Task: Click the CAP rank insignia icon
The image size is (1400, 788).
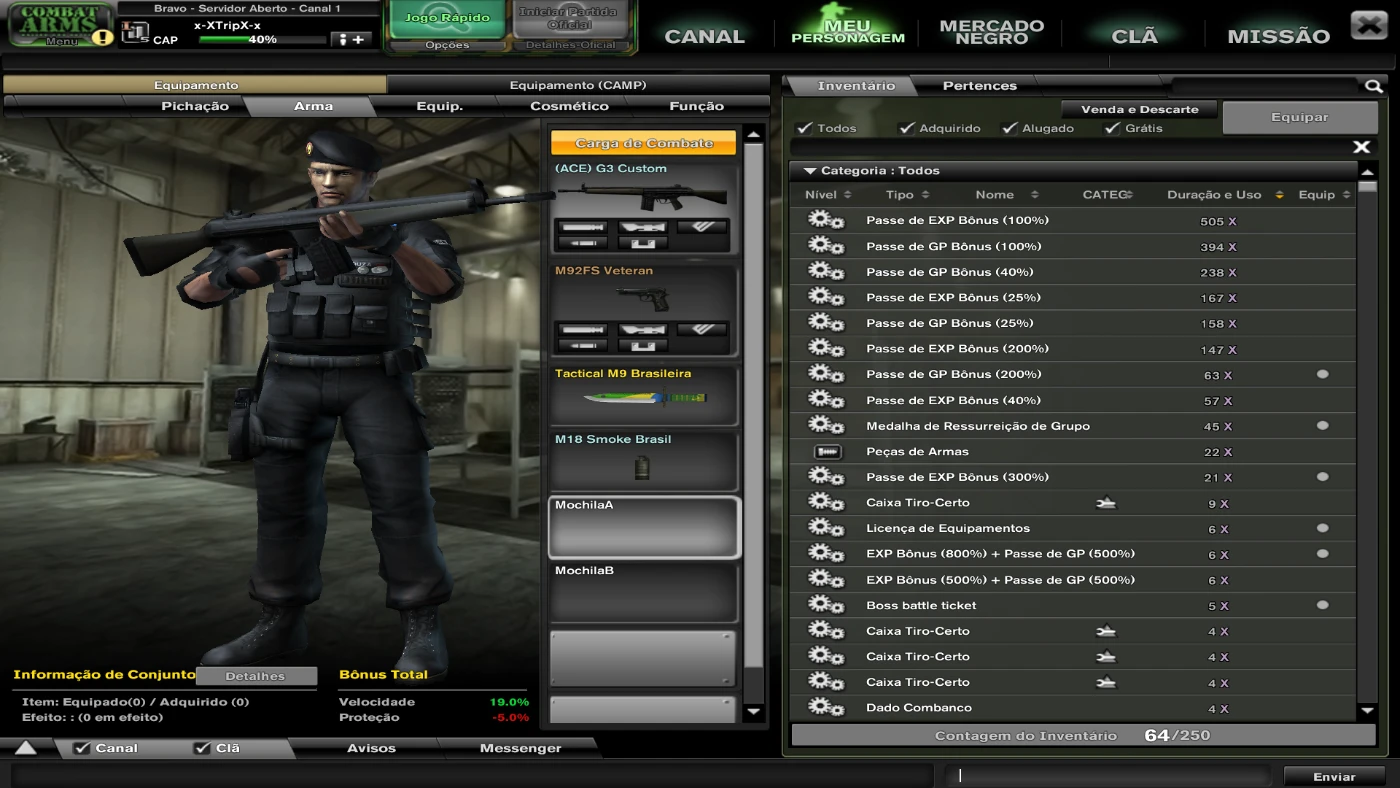Action: pos(133,32)
